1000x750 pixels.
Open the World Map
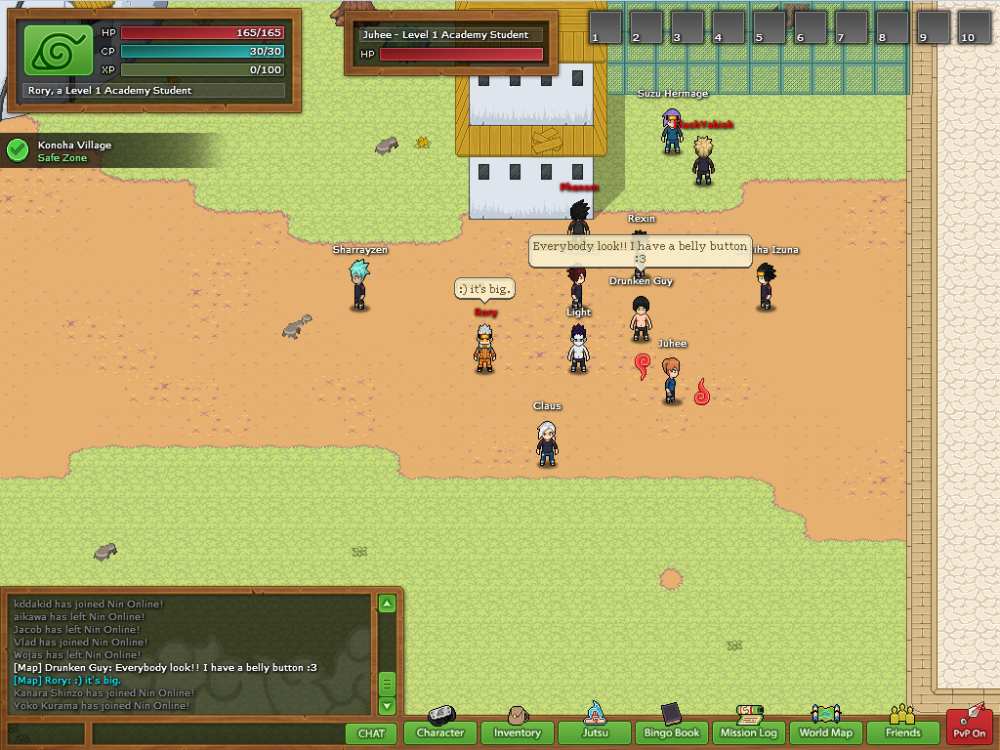click(x=825, y=733)
